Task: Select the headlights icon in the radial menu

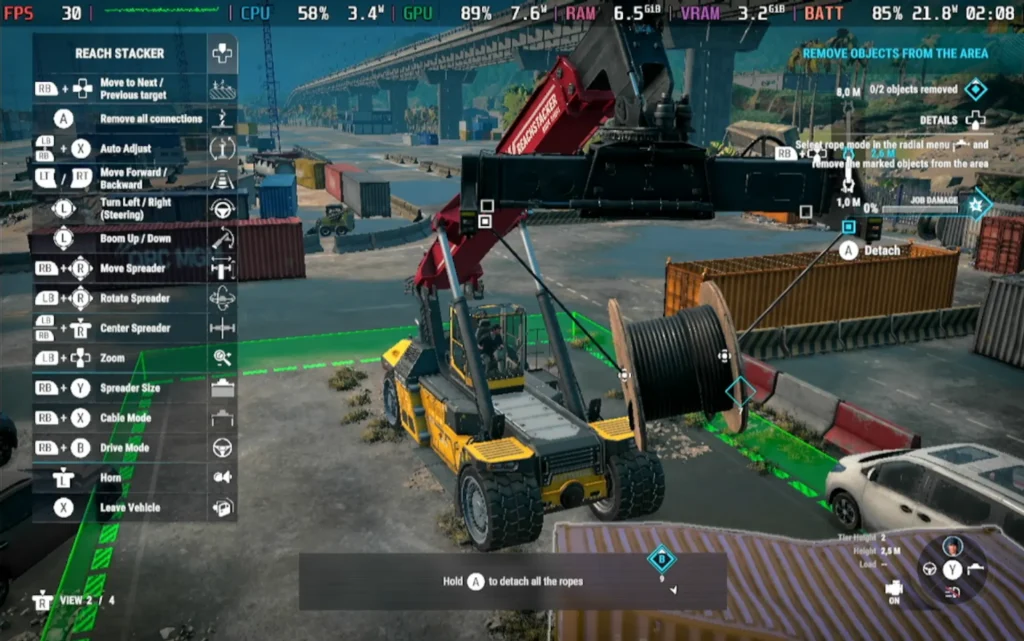Action: click(953, 593)
